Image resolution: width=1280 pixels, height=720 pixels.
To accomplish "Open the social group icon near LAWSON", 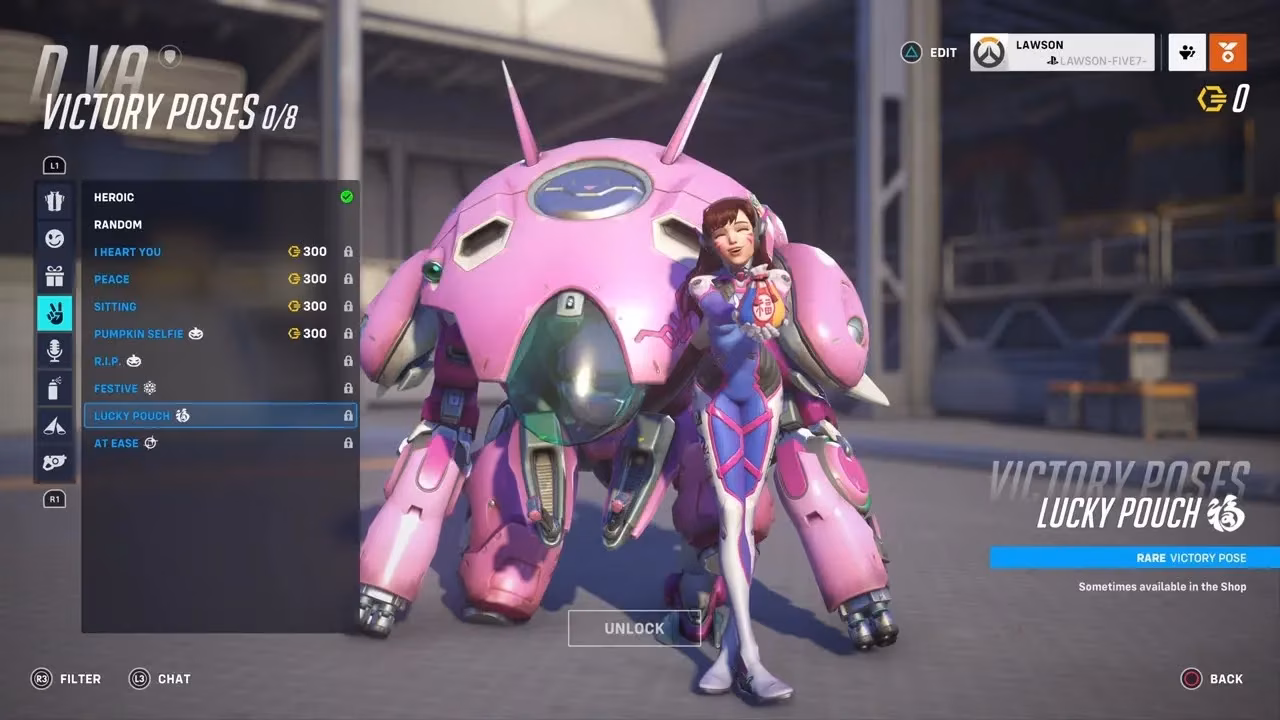I will (x=1186, y=52).
